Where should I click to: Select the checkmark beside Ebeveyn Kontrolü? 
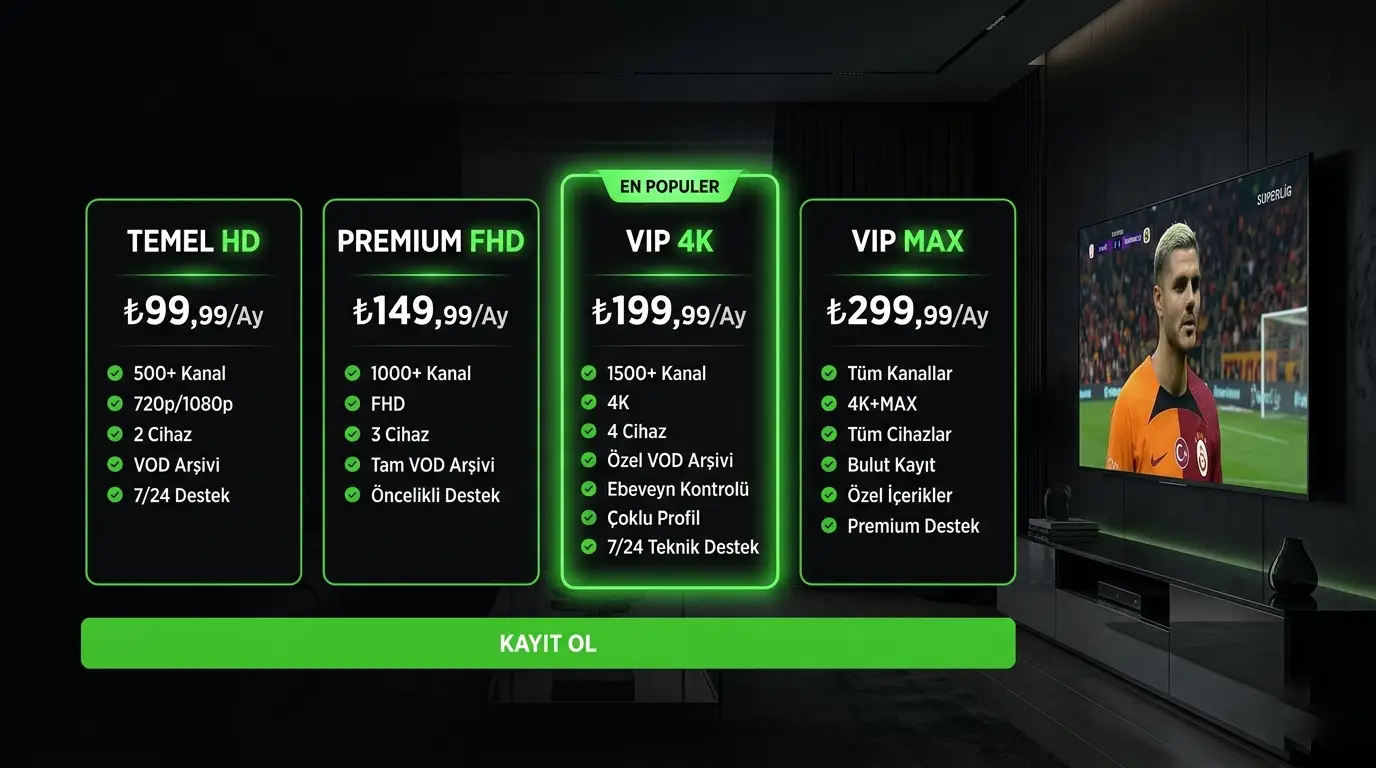pyautogui.click(x=587, y=489)
